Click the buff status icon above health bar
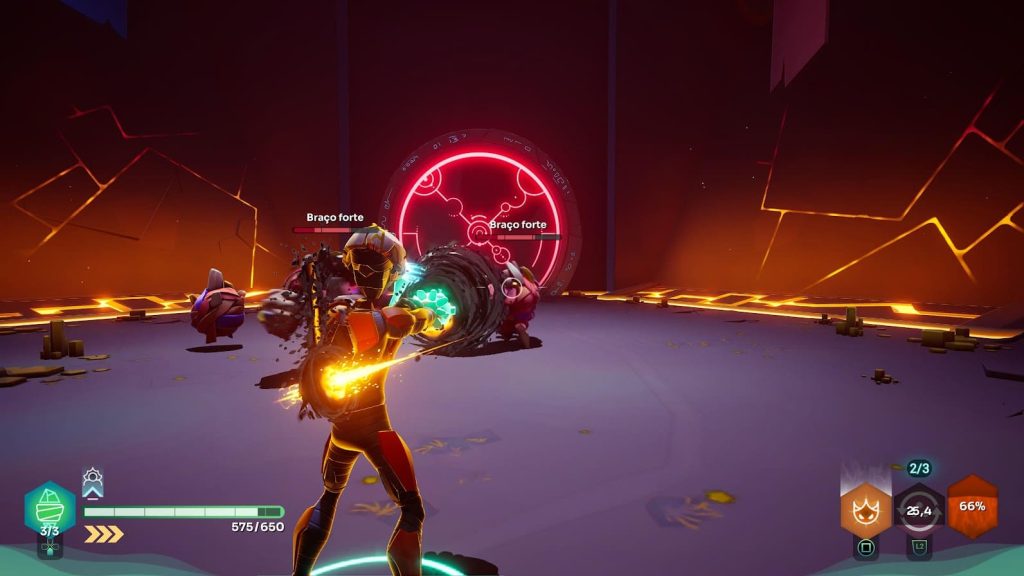This screenshot has height=576, width=1024. coord(93,483)
